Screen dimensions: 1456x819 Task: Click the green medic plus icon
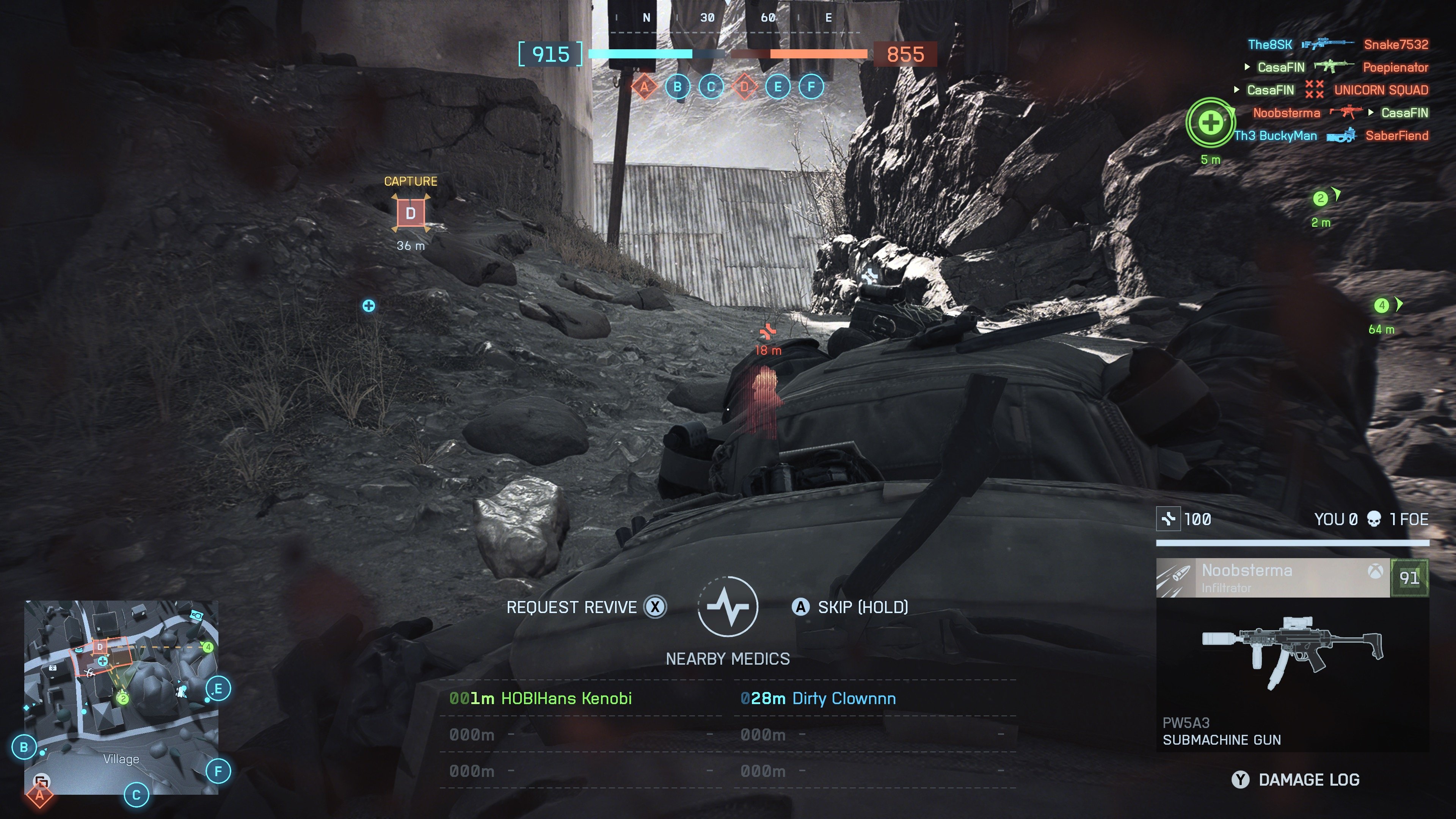pyautogui.click(x=1210, y=122)
